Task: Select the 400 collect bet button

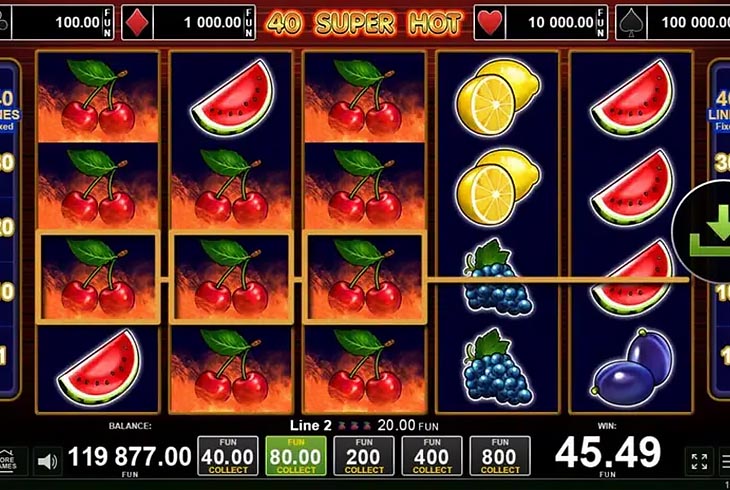Action: pyautogui.click(x=432, y=456)
